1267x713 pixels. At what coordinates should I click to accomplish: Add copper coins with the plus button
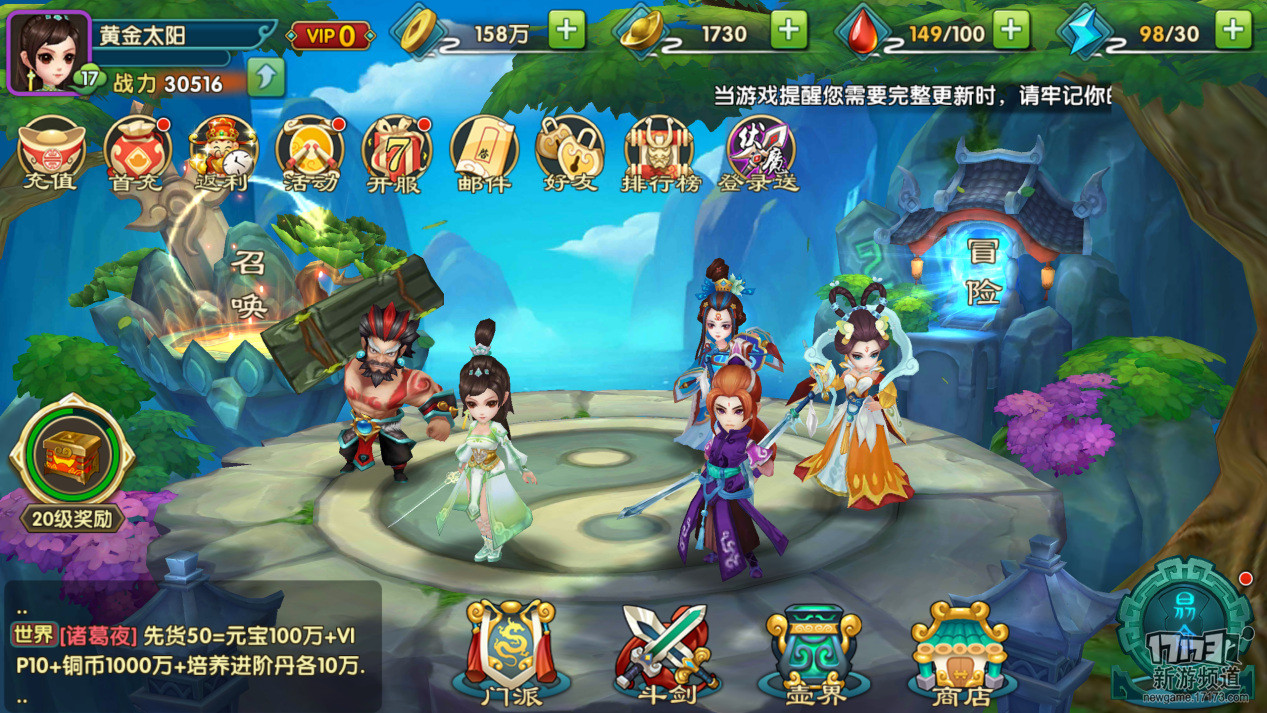[x=566, y=31]
